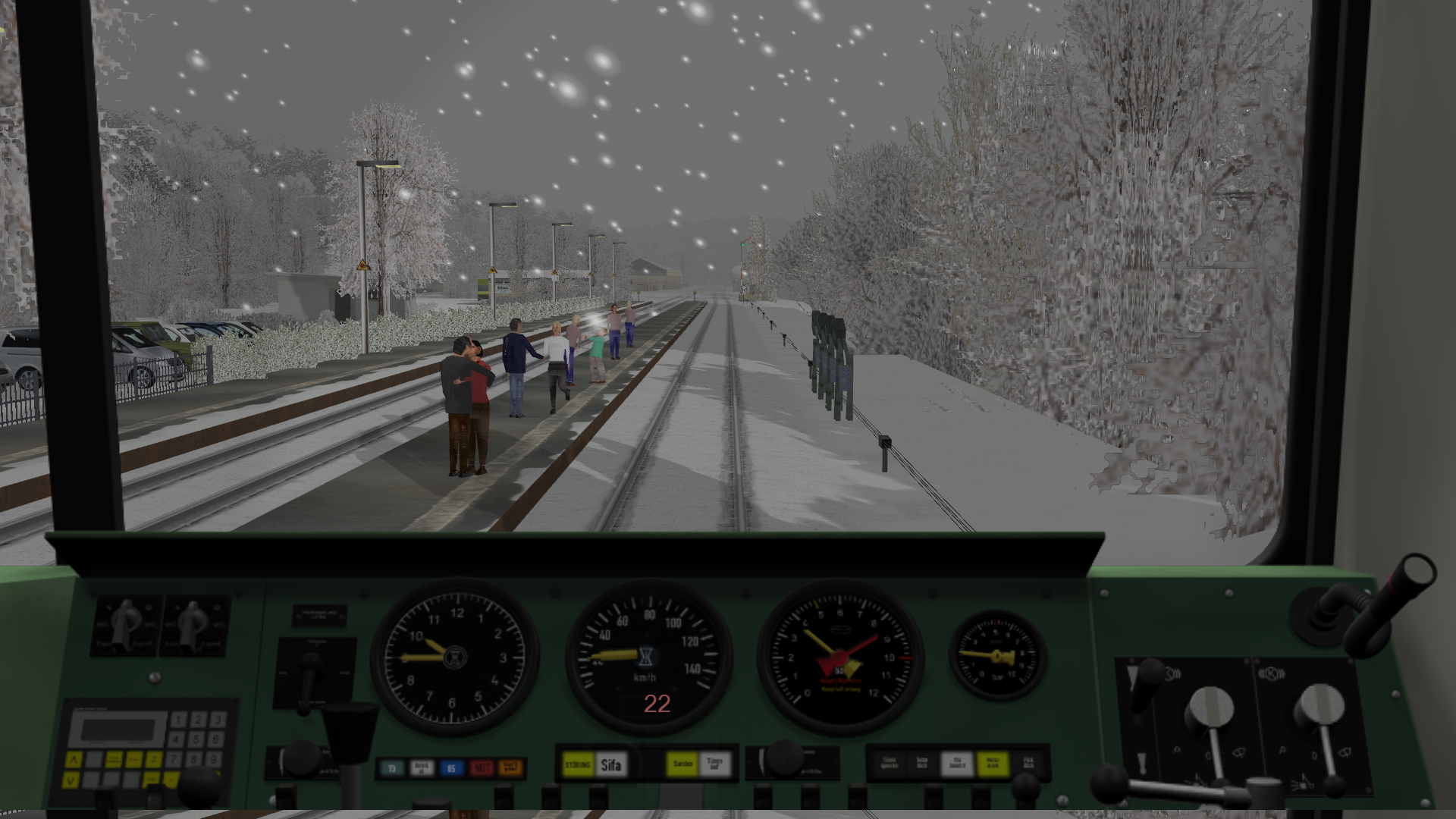Click the keypad 4 key

pyautogui.click(x=177, y=739)
